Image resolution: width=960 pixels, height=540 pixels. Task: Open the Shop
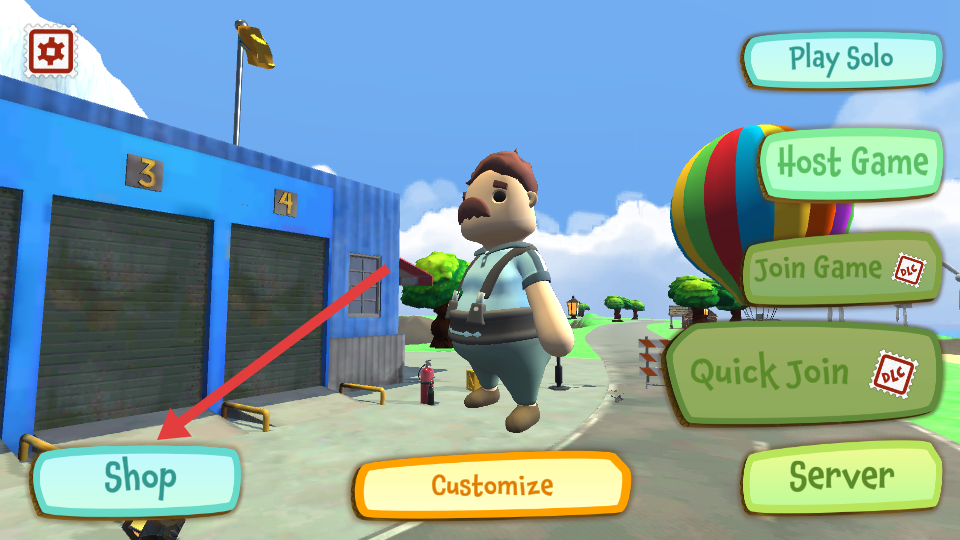coord(139,479)
